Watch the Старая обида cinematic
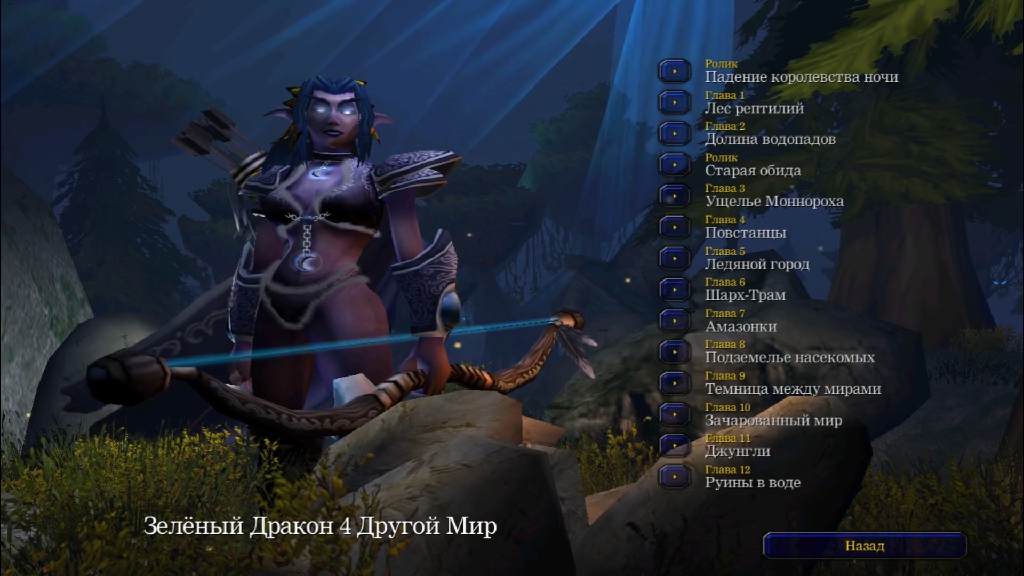 point(675,164)
